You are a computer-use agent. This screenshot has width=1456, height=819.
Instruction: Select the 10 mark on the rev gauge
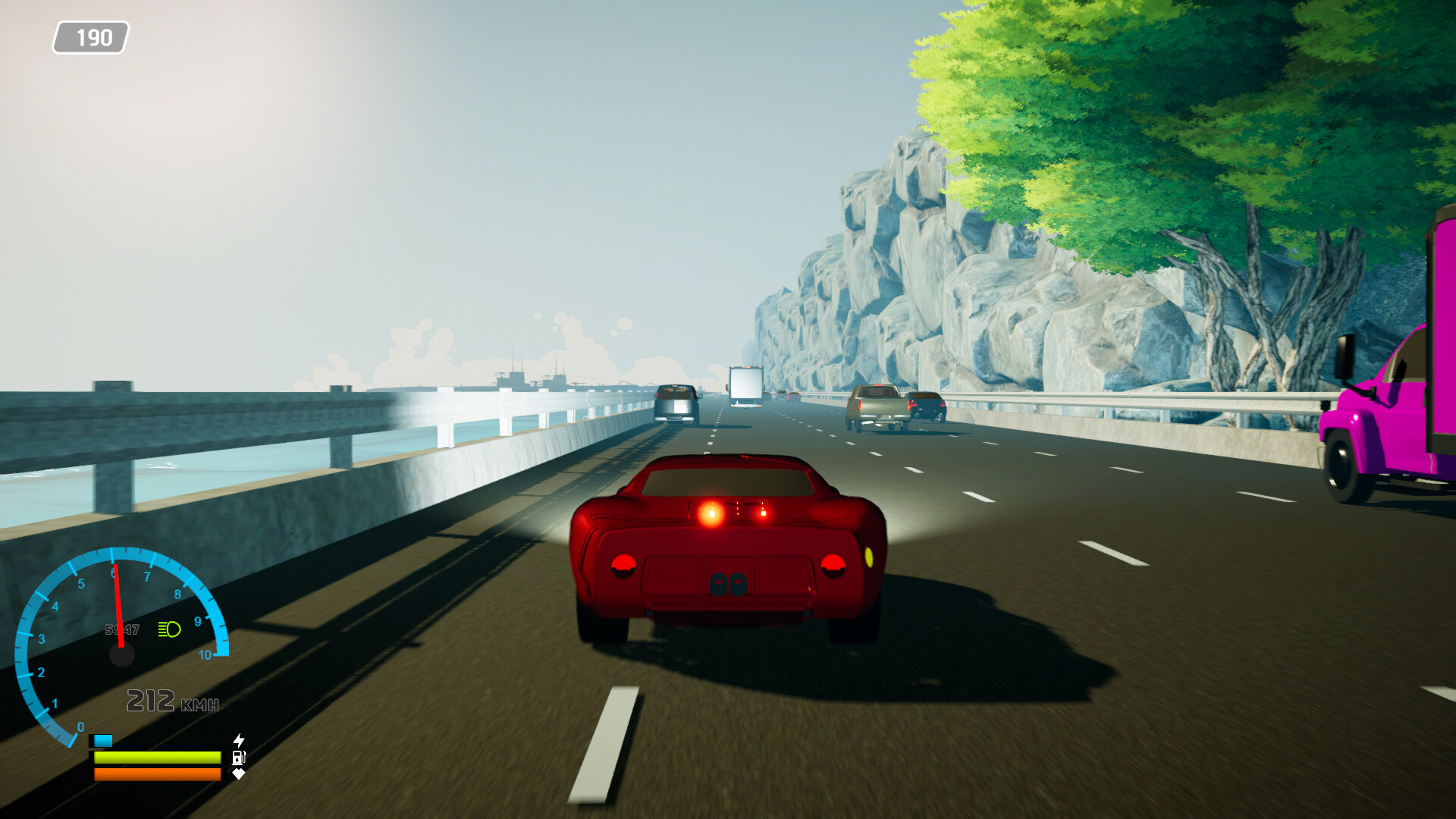(x=205, y=655)
